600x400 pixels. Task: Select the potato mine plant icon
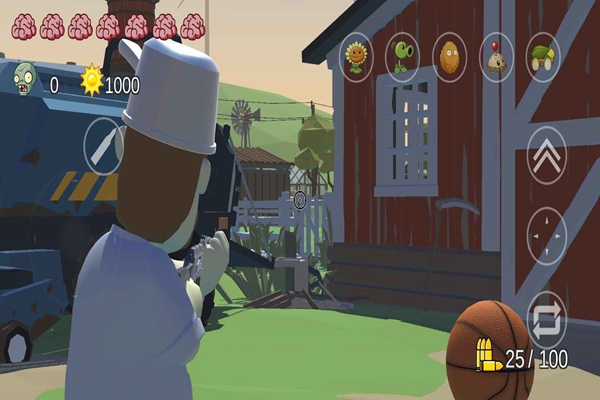click(x=496, y=57)
